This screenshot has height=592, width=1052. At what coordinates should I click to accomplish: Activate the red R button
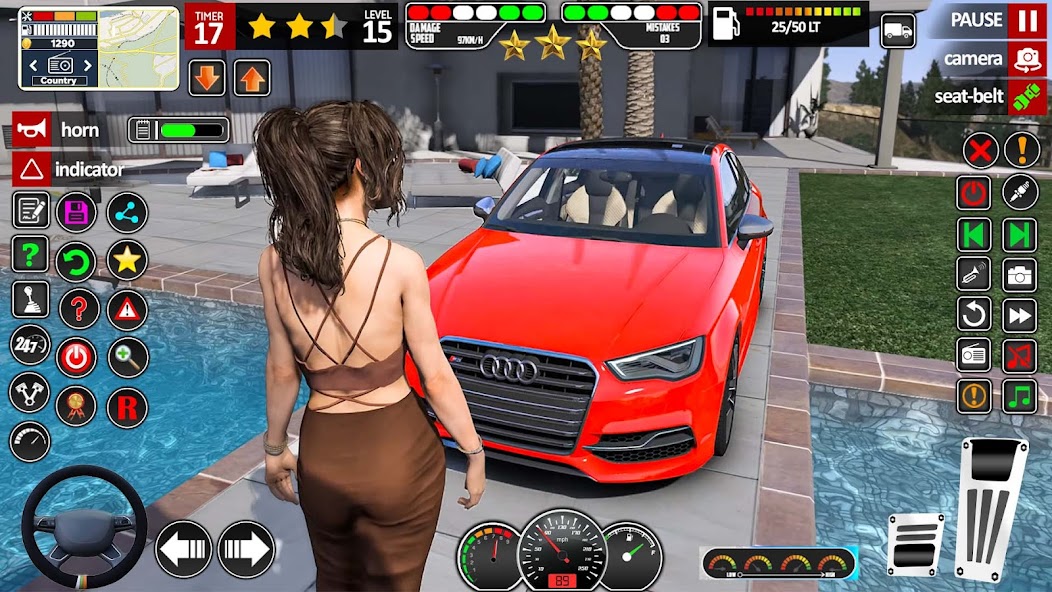pos(127,407)
